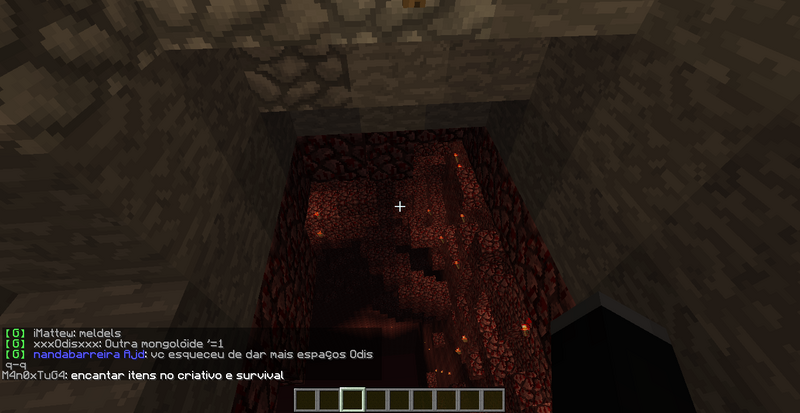
Task: Select the highlighted hotbar slot
Action: (351, 400)
